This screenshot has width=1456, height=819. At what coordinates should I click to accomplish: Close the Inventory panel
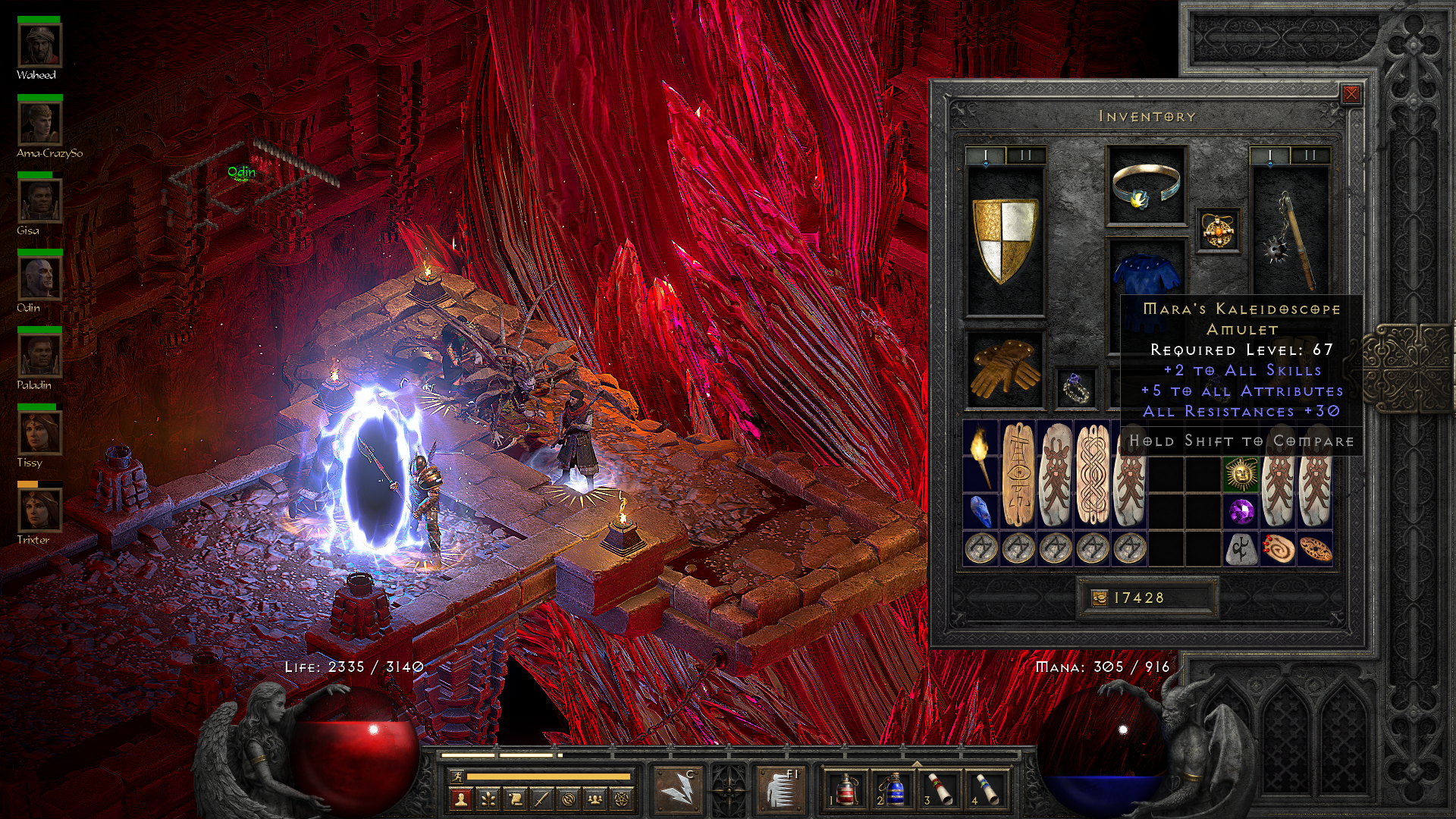coord(1351,94)
